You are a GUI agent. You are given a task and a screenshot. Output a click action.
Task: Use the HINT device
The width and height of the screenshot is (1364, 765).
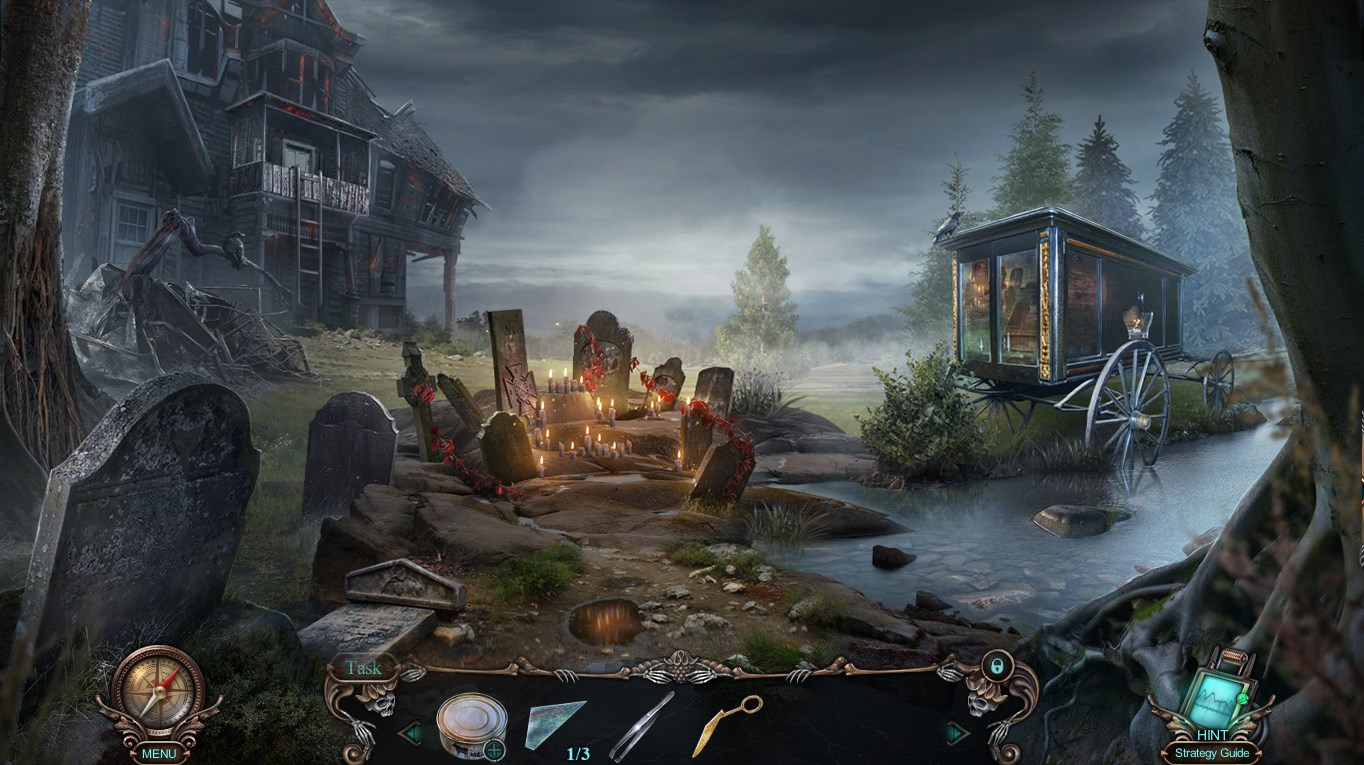(1213, 695)
